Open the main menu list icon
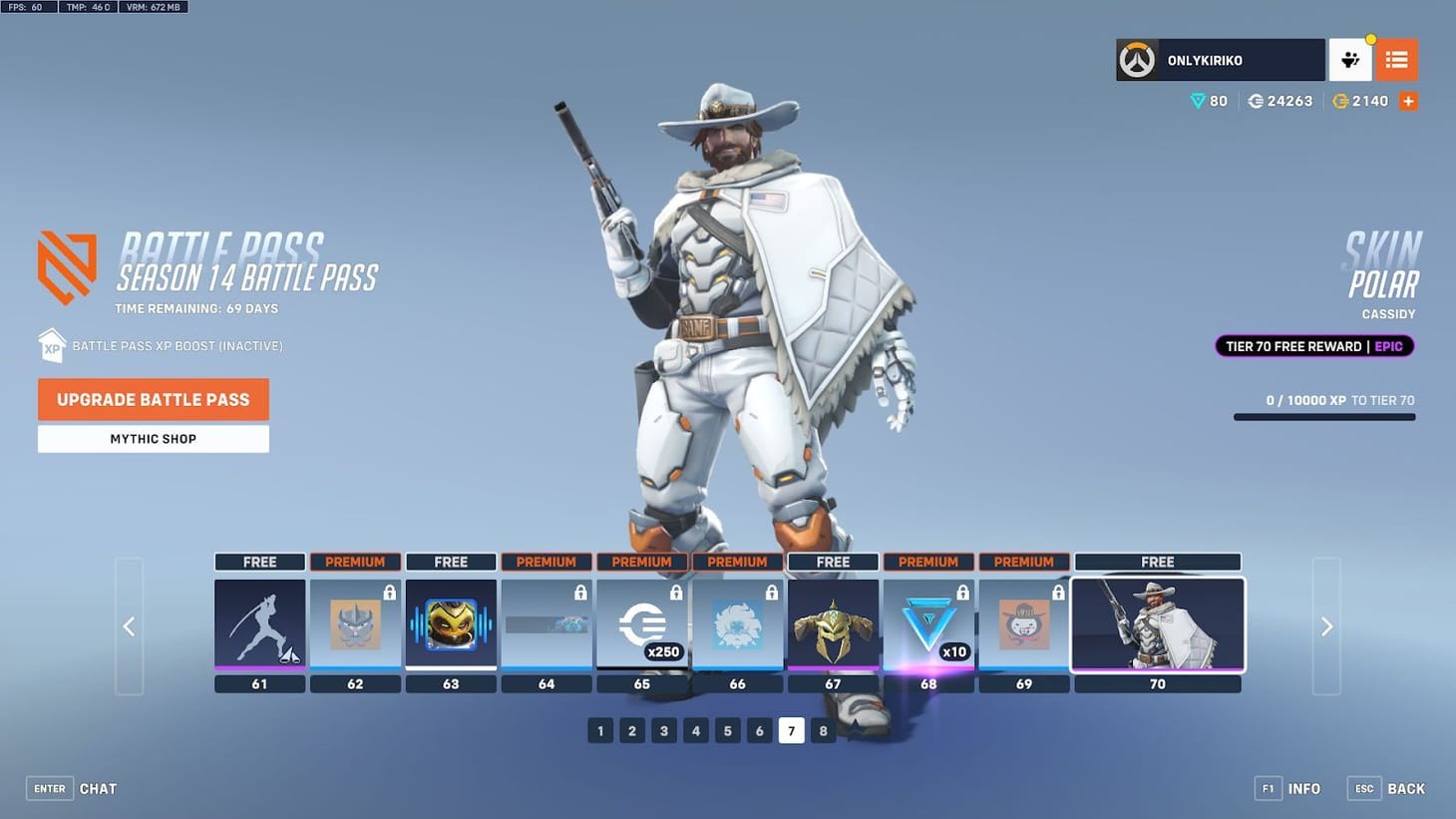1456x819 pixels. click(x=1396, y=60)
